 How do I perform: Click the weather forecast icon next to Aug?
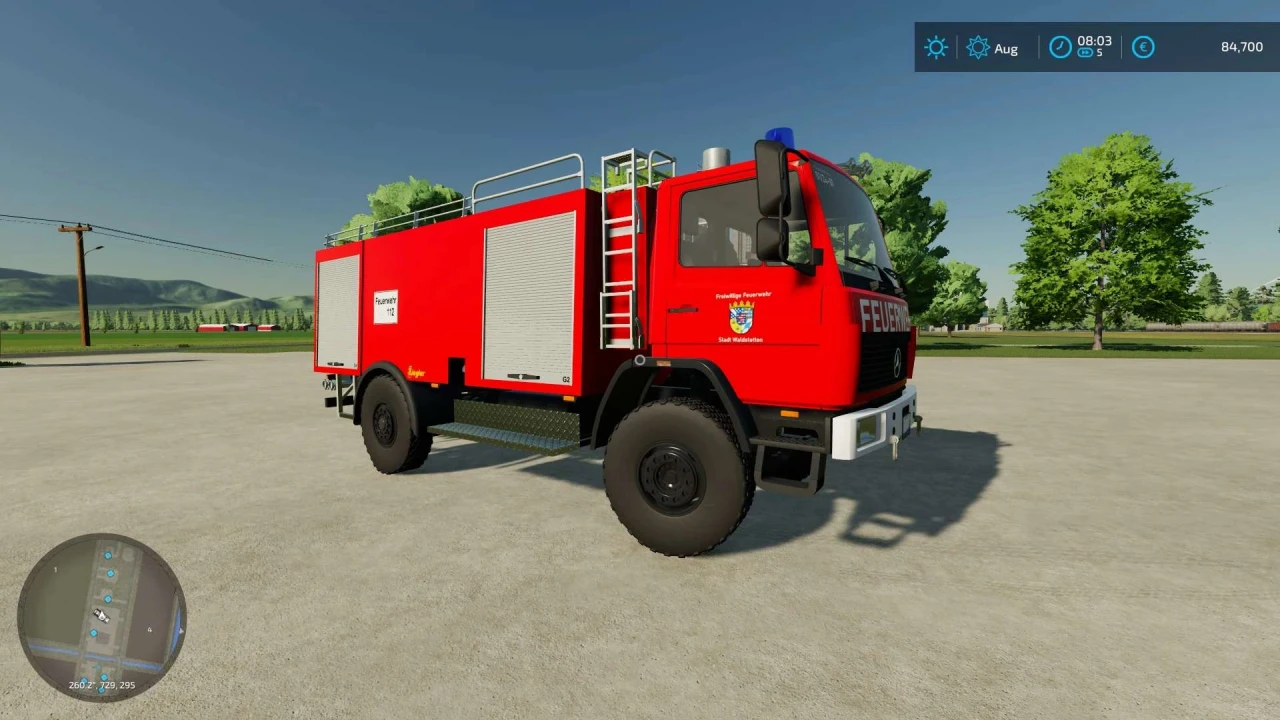click(x=978, y=46)
